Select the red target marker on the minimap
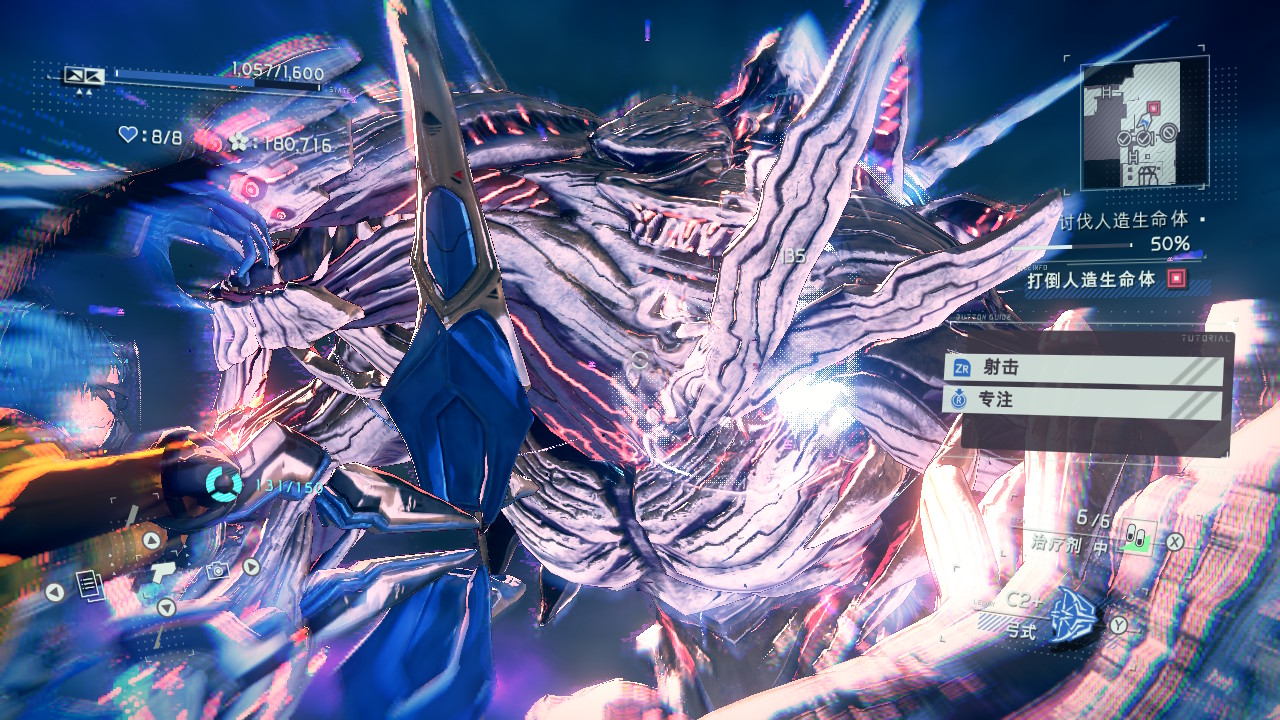The image size is (1280, 720). (x=1153, y=107)
